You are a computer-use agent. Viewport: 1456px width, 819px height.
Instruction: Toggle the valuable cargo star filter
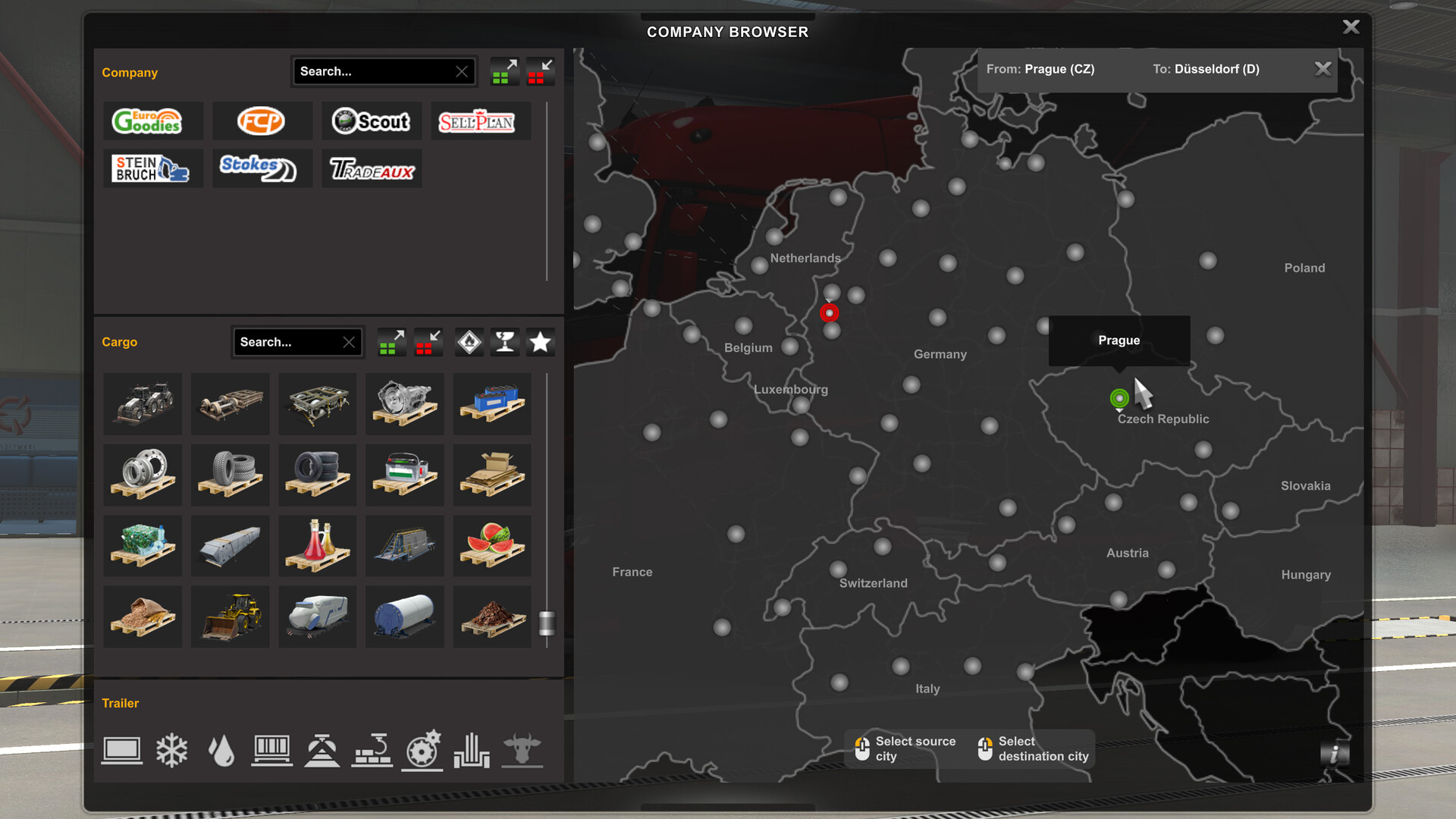541,342
